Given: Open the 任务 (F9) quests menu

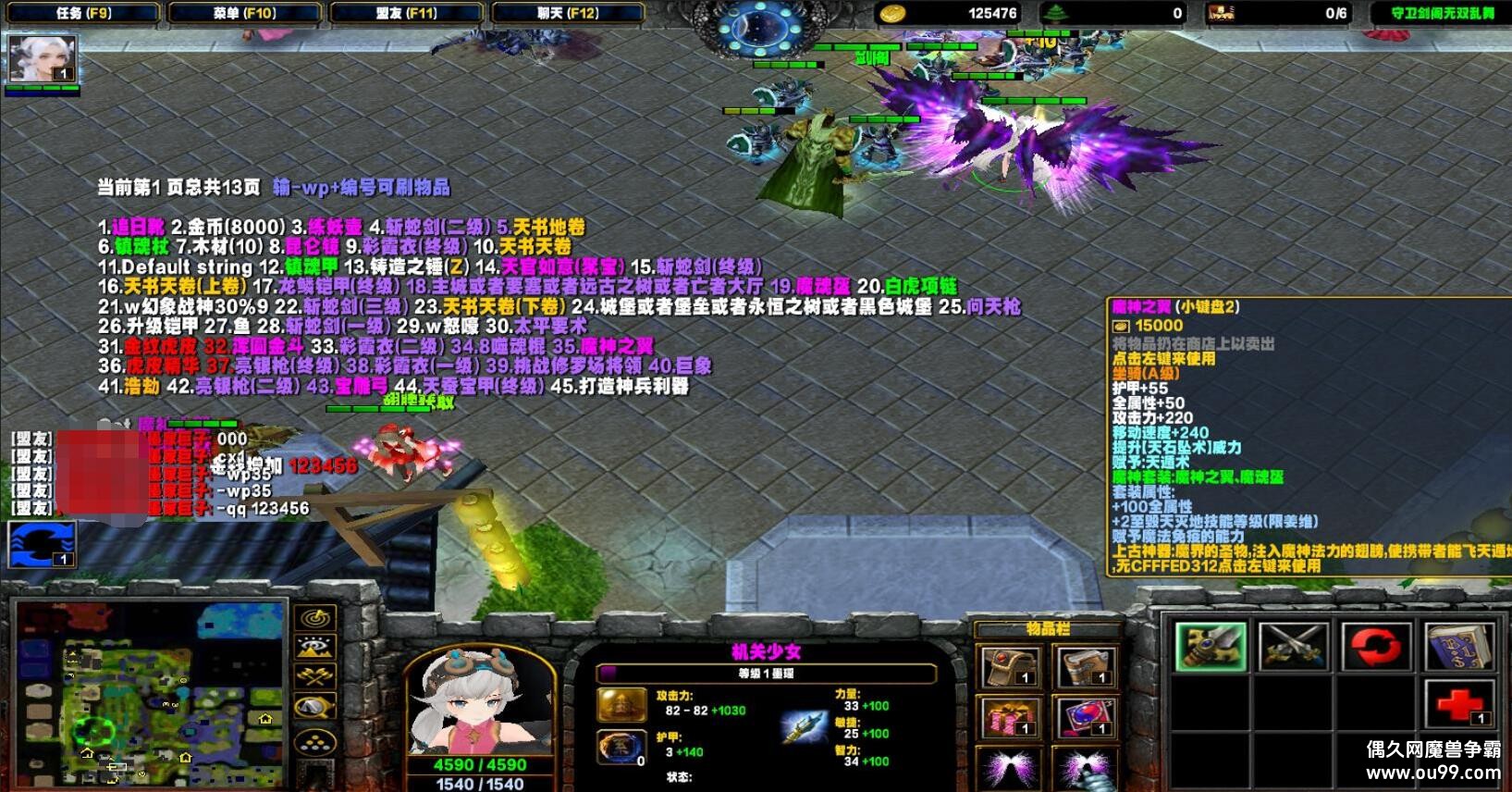Looking at the screenshot, I should pos(82,13).
